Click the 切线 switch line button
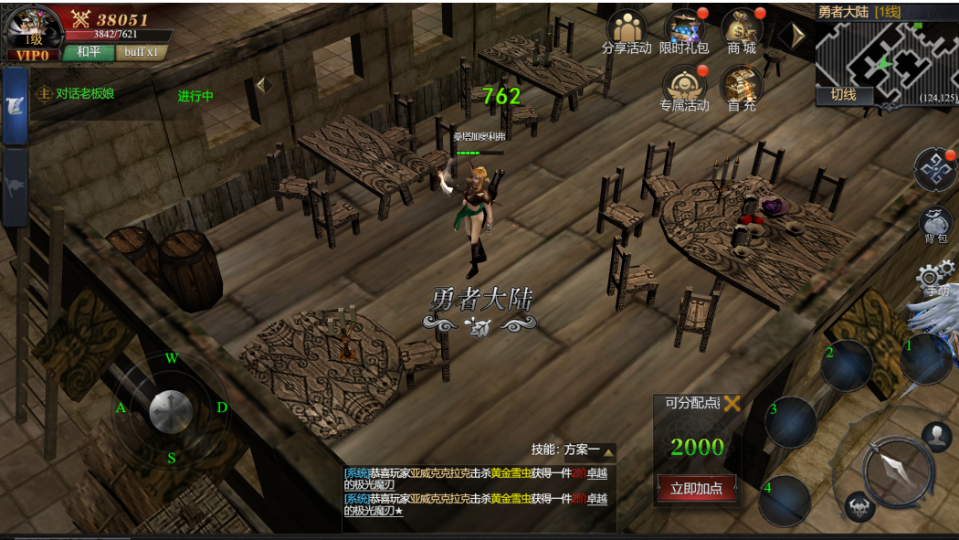Screen dimensions: 959x540 (843, 95)
